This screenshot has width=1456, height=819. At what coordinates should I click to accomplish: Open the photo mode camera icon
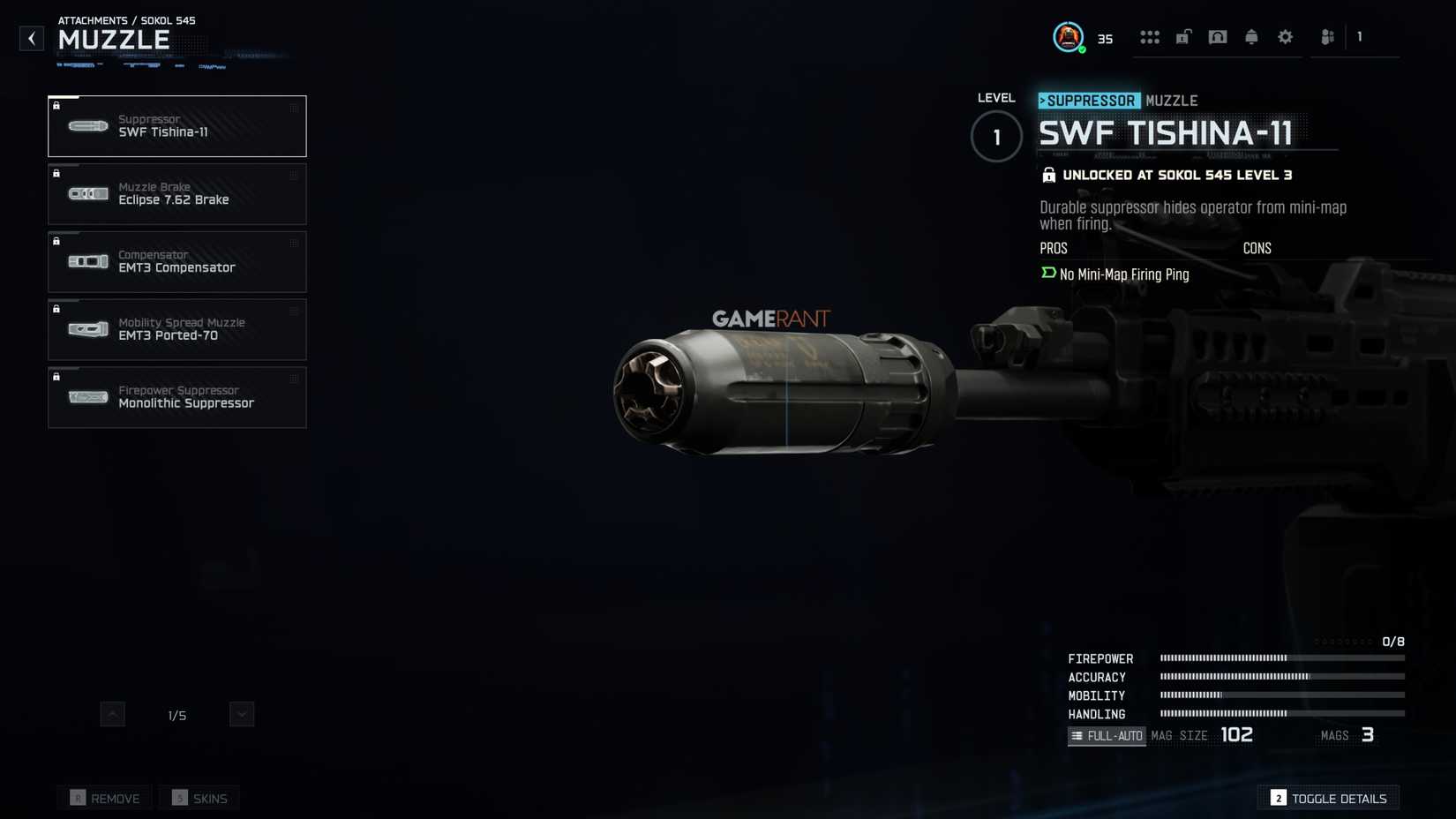point(1218,37)
